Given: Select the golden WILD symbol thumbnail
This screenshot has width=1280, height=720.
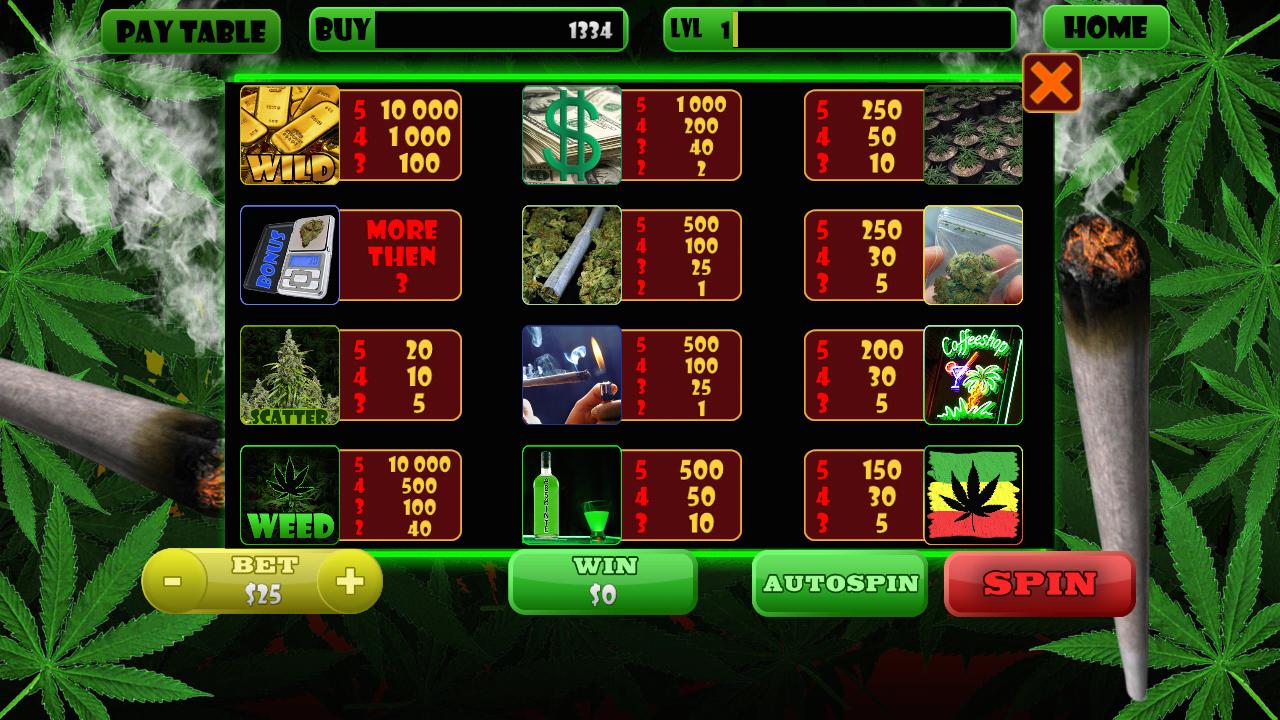Looking at the screenshot, I should click(x=288, y=135).
